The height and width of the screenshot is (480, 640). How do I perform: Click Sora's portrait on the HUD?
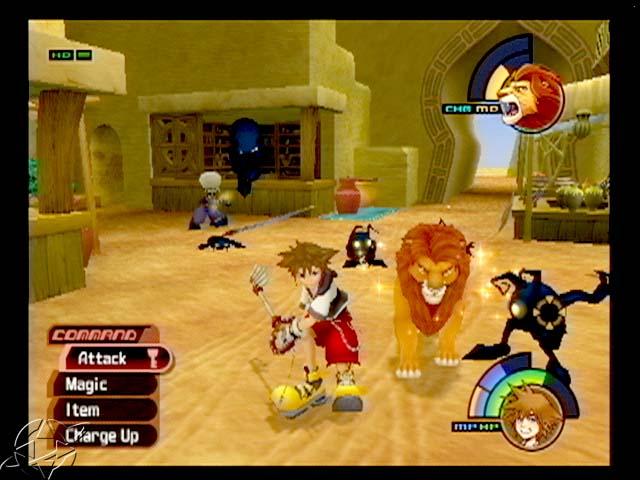point(530,418)
